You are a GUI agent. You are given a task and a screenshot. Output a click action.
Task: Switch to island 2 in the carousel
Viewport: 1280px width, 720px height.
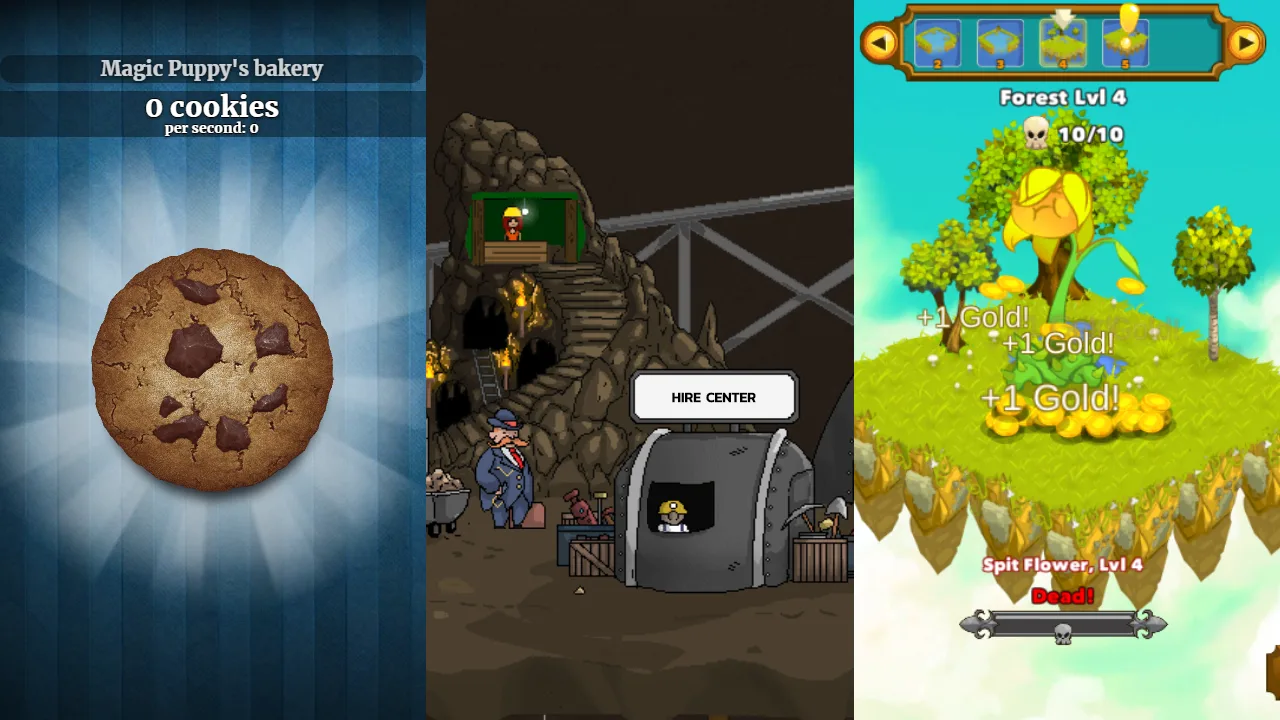click(940, 42)
